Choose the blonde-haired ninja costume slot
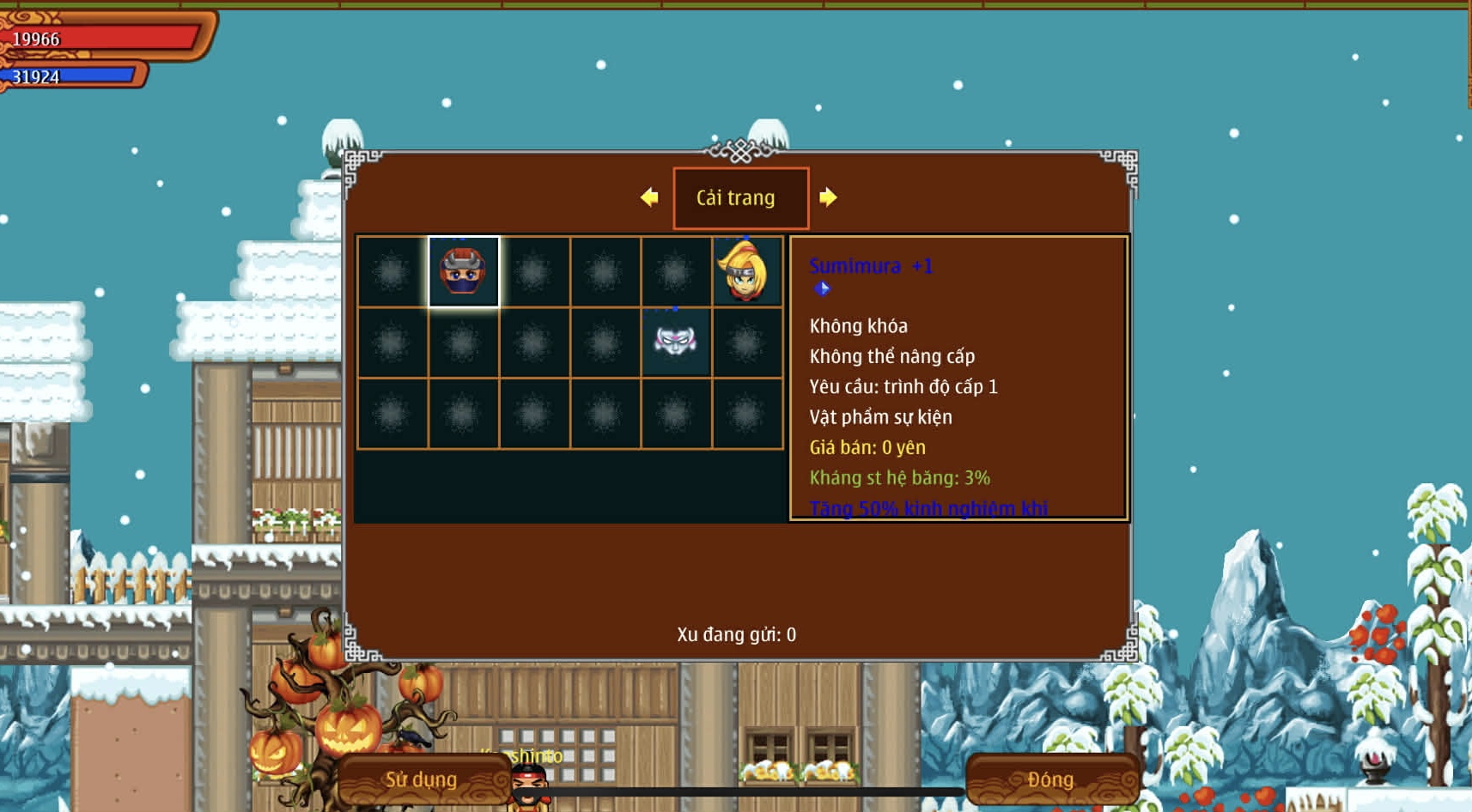 coord(746,272)
